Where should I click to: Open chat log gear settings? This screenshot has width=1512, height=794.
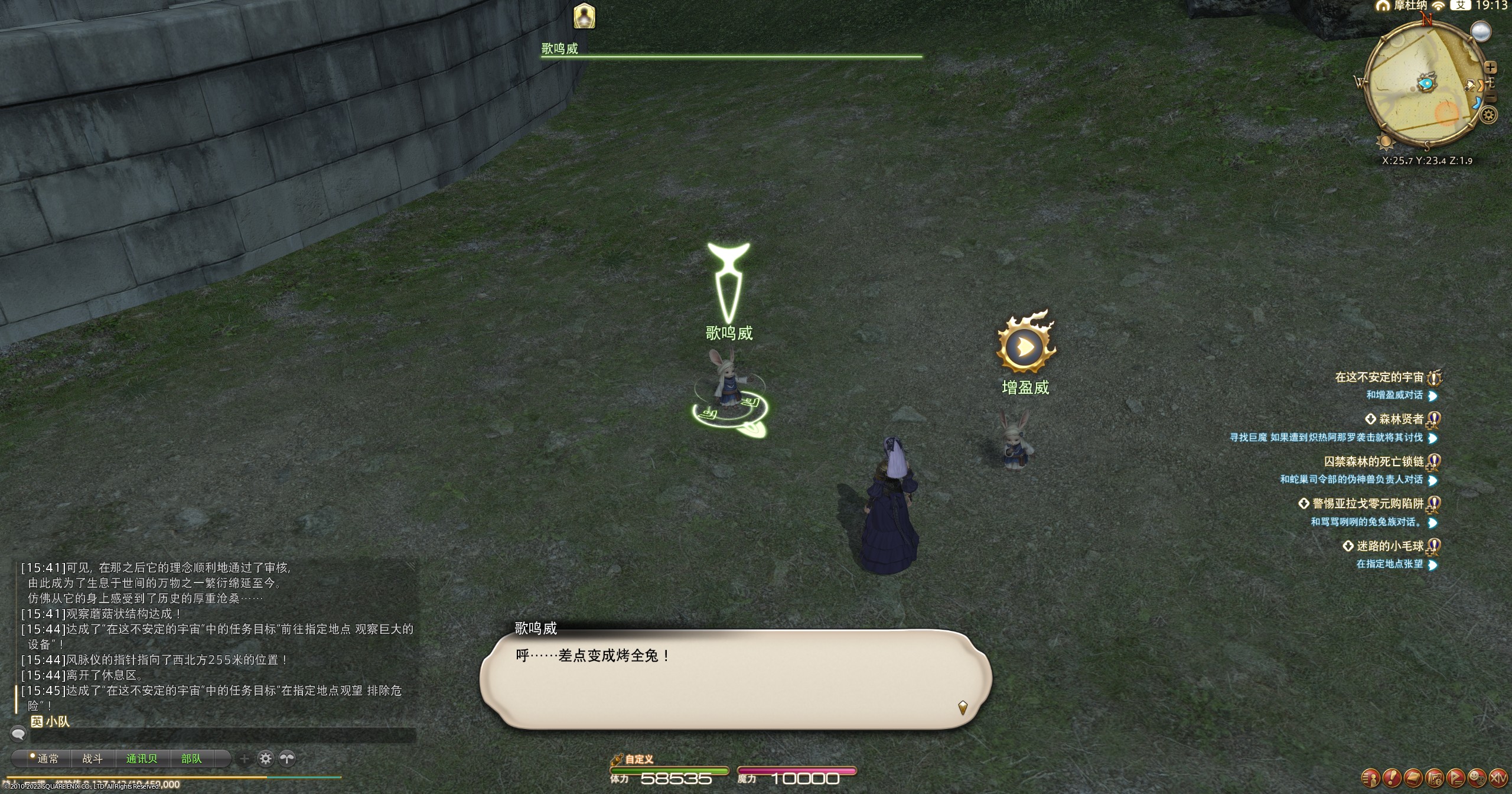(266, 759)
